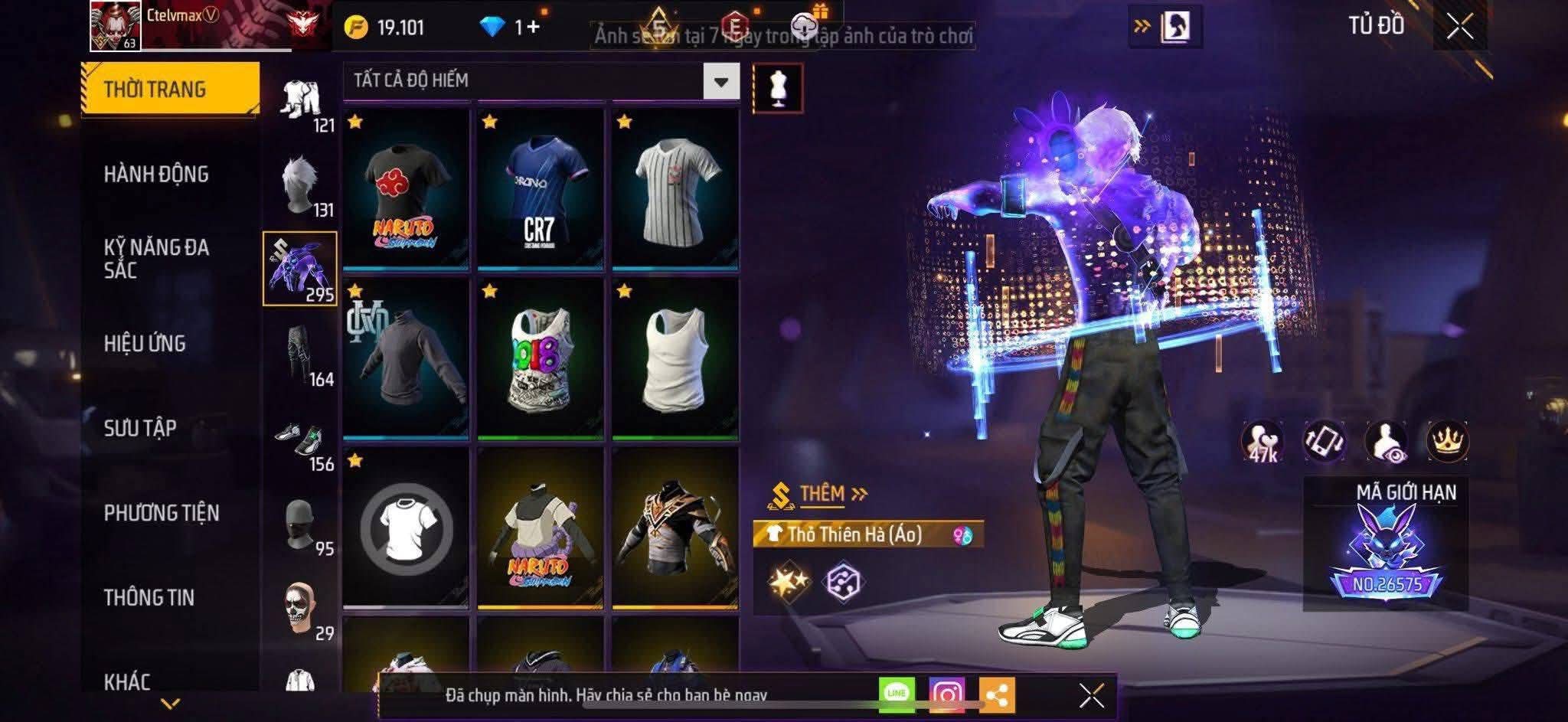The height and width of the screenshot is (722, 1568).
Task: Open the HÀNH ĐỘNG menu tab
Action: tap(156, 175)
